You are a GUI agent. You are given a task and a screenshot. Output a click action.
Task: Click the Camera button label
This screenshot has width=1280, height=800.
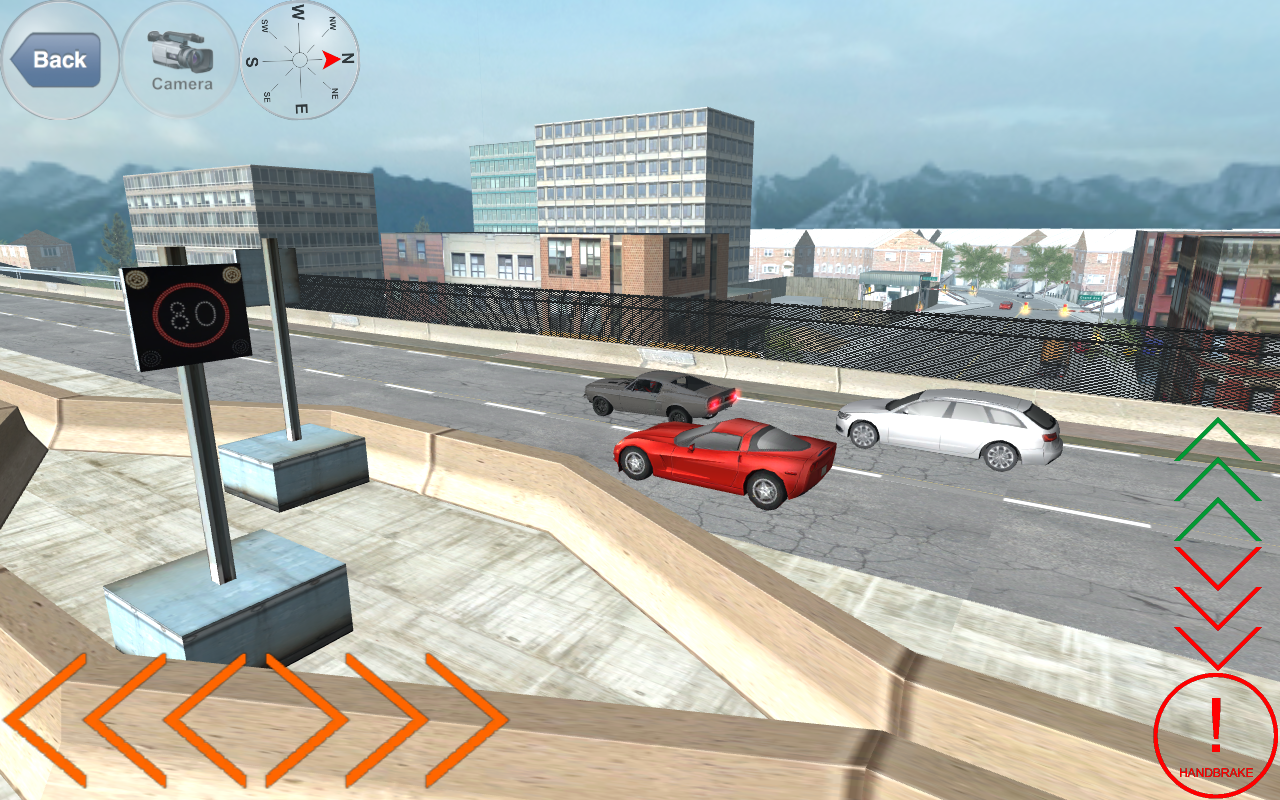click(182, 85)
